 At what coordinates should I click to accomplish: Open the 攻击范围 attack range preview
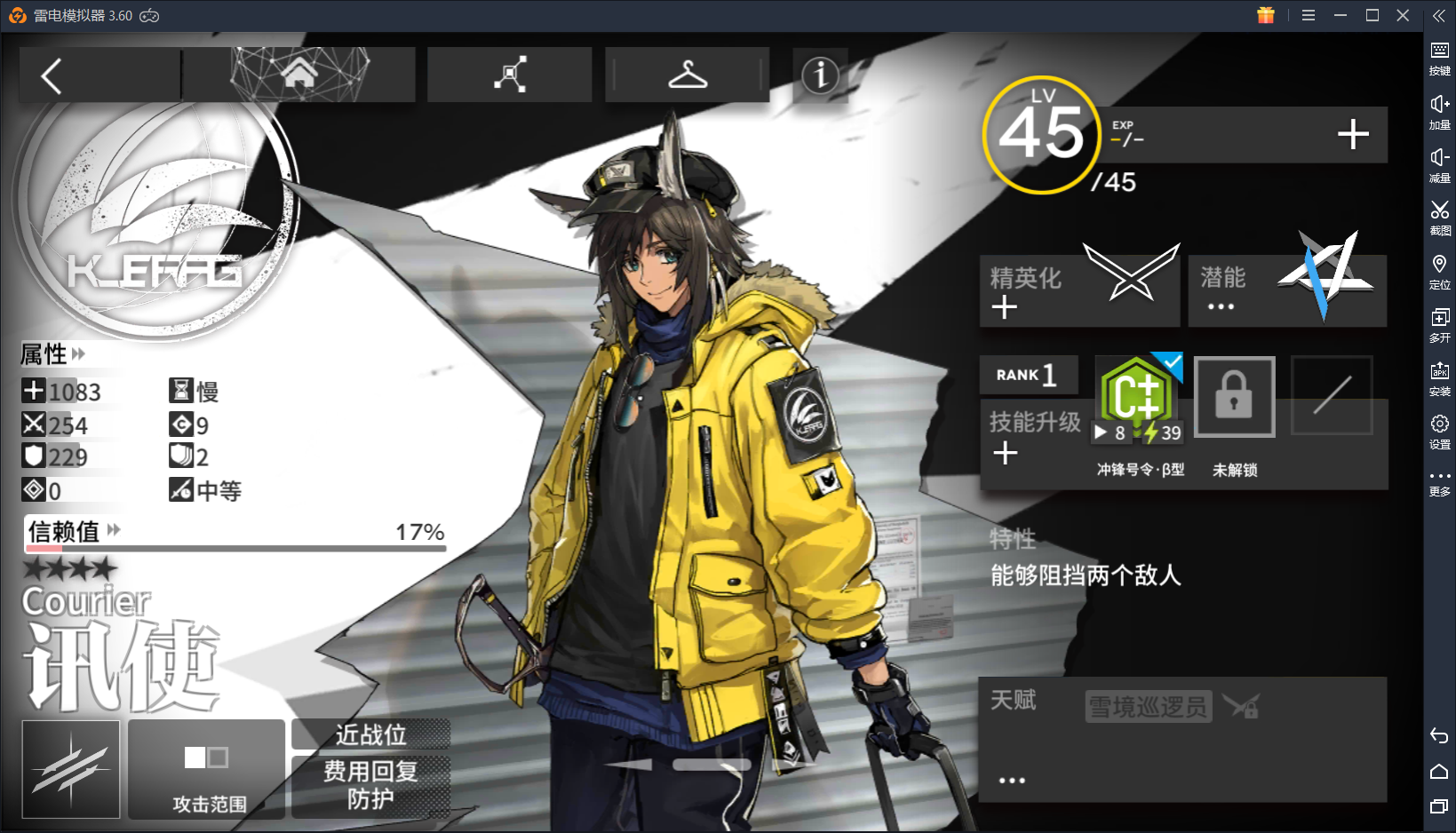[205, 769]
